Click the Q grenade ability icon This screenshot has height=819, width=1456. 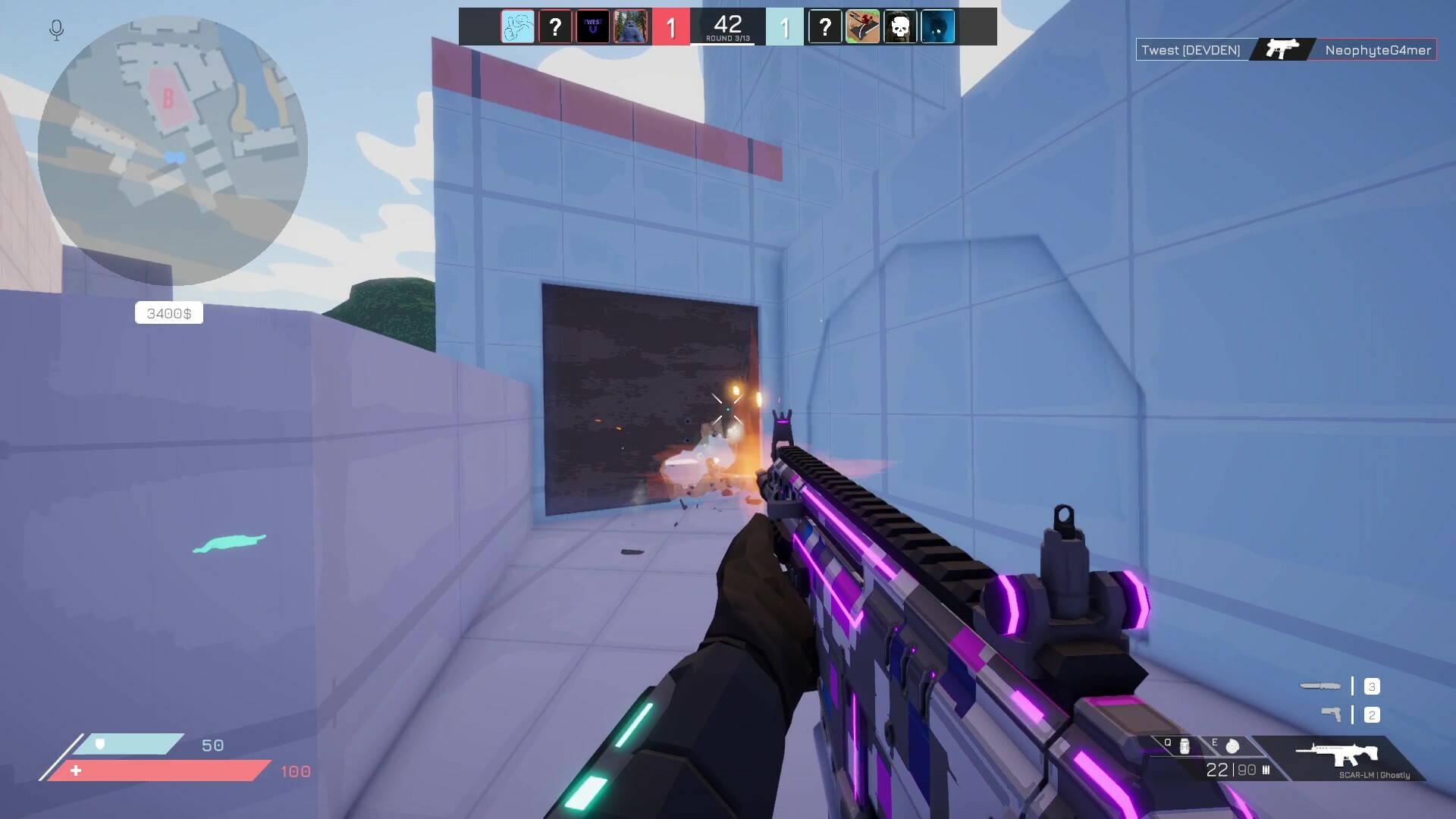point(1183,745)
